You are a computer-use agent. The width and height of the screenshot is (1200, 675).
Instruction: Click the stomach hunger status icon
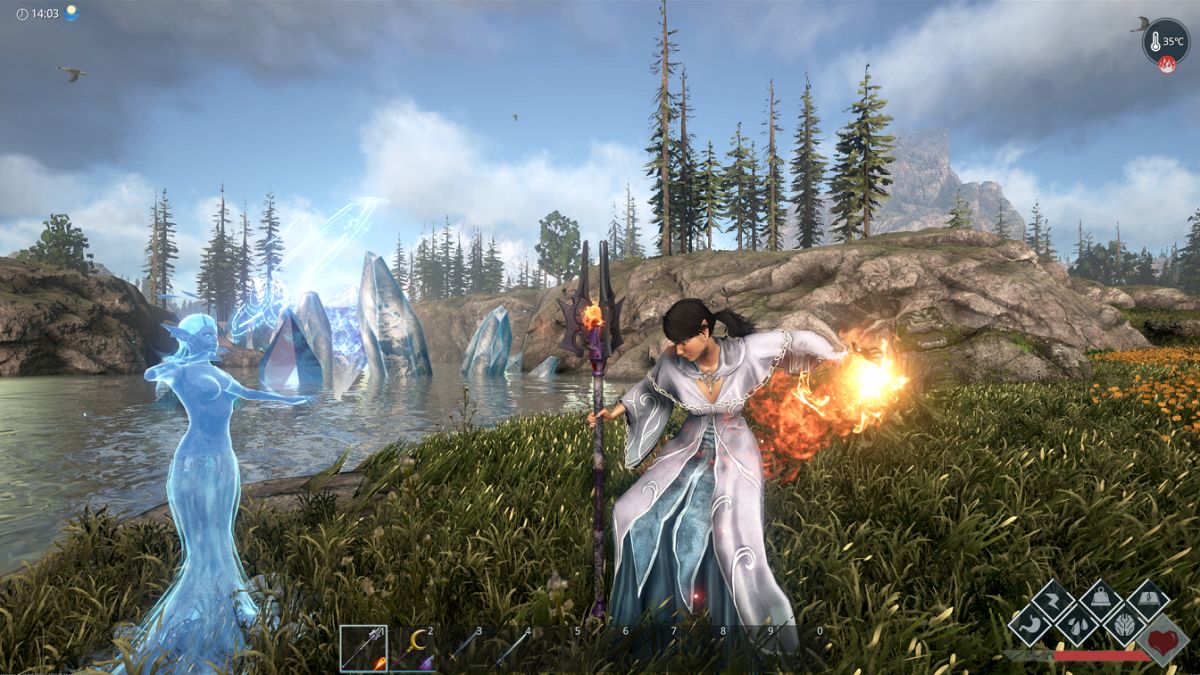click(1028, 627)
